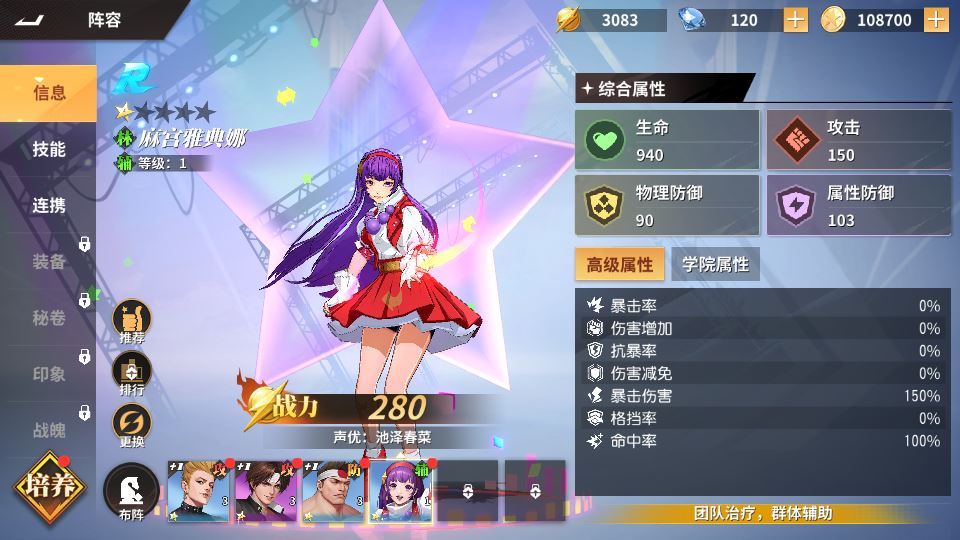960x540 pixels.
Task: Pick the headband fighter portrait marked 防
Action: click(x=333, y=492)
